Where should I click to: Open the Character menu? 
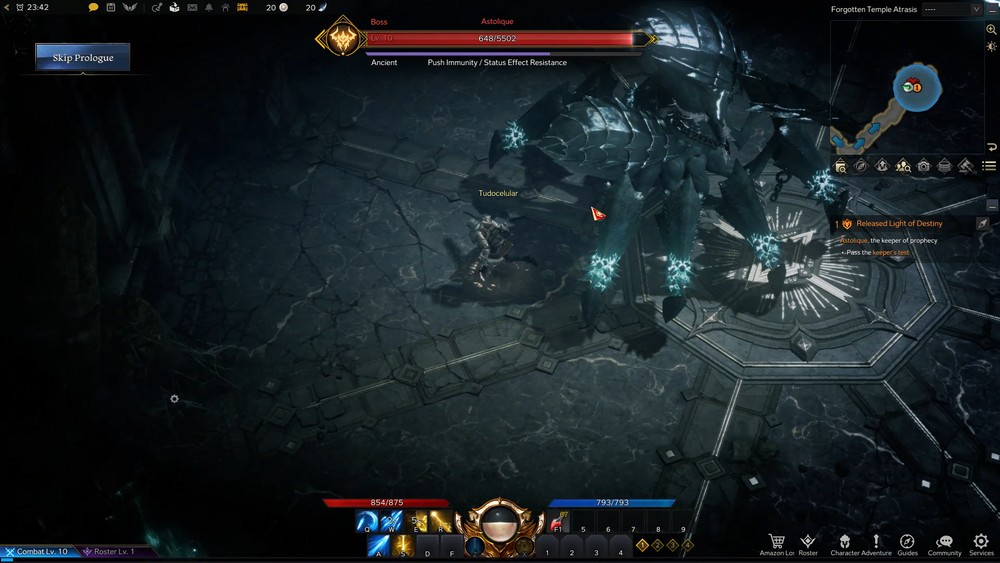[844, 541]
